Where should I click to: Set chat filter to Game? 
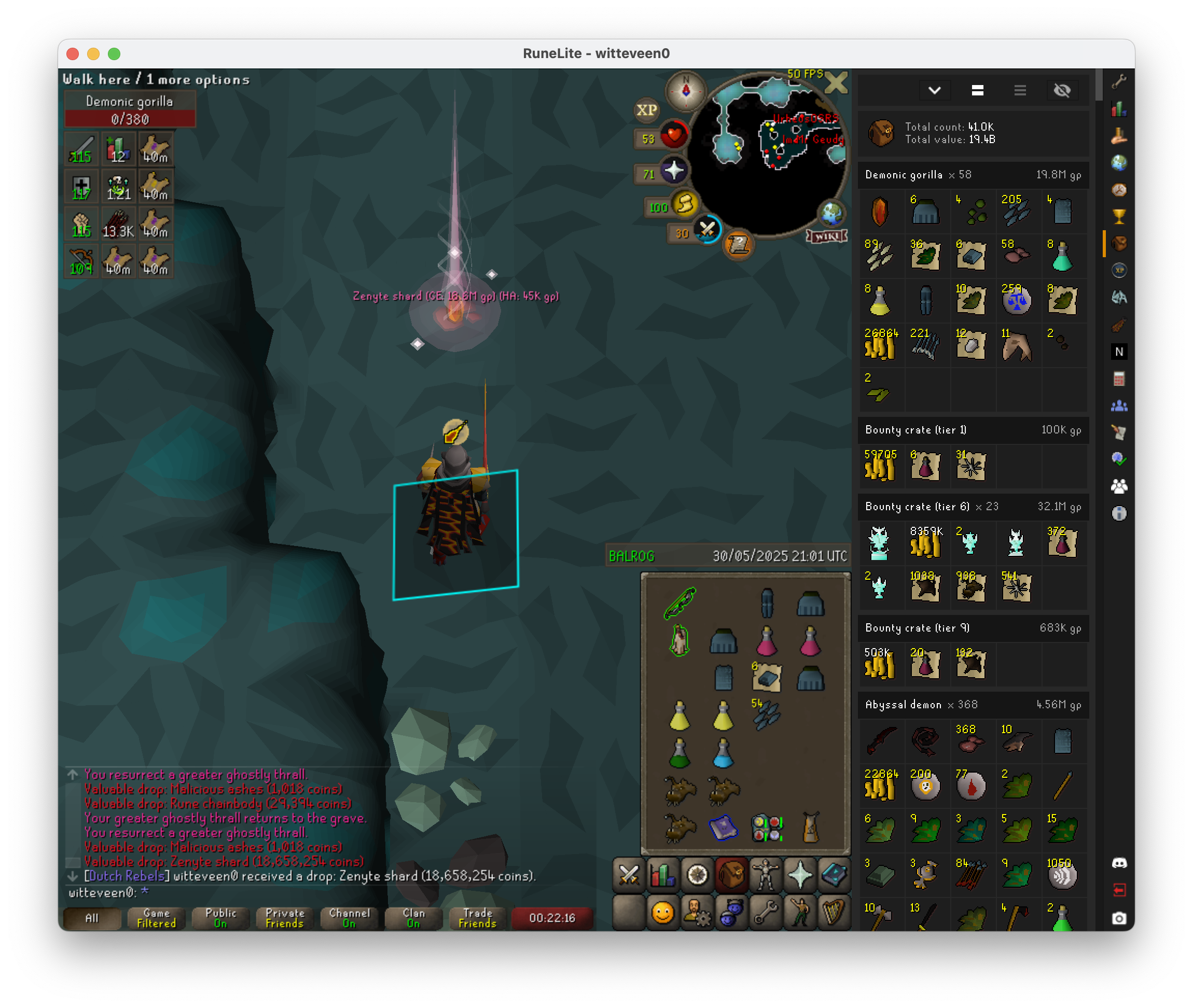156,918
